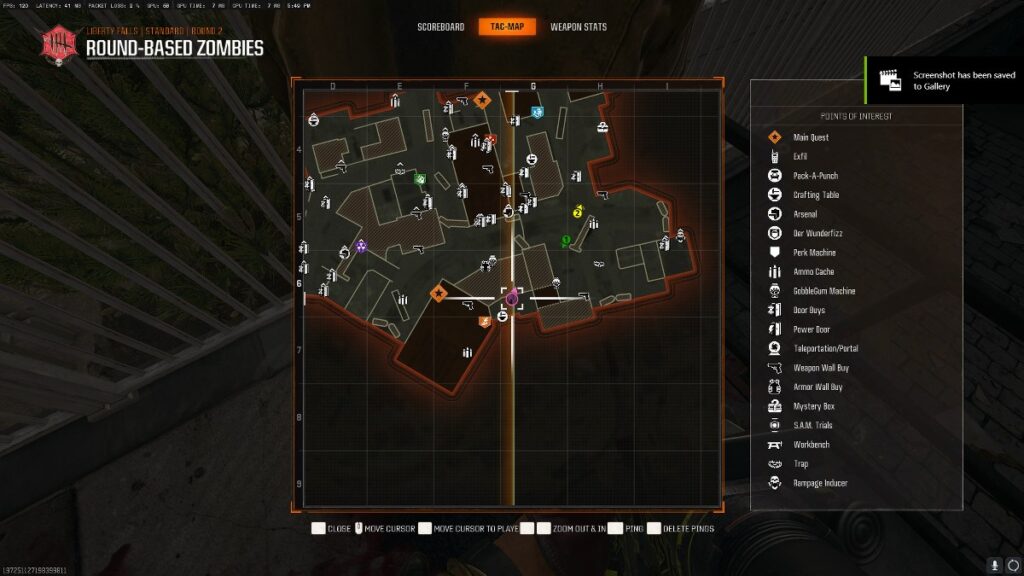
Task: Select Mystery Box in the legend
Action: [x=813, y=406]
